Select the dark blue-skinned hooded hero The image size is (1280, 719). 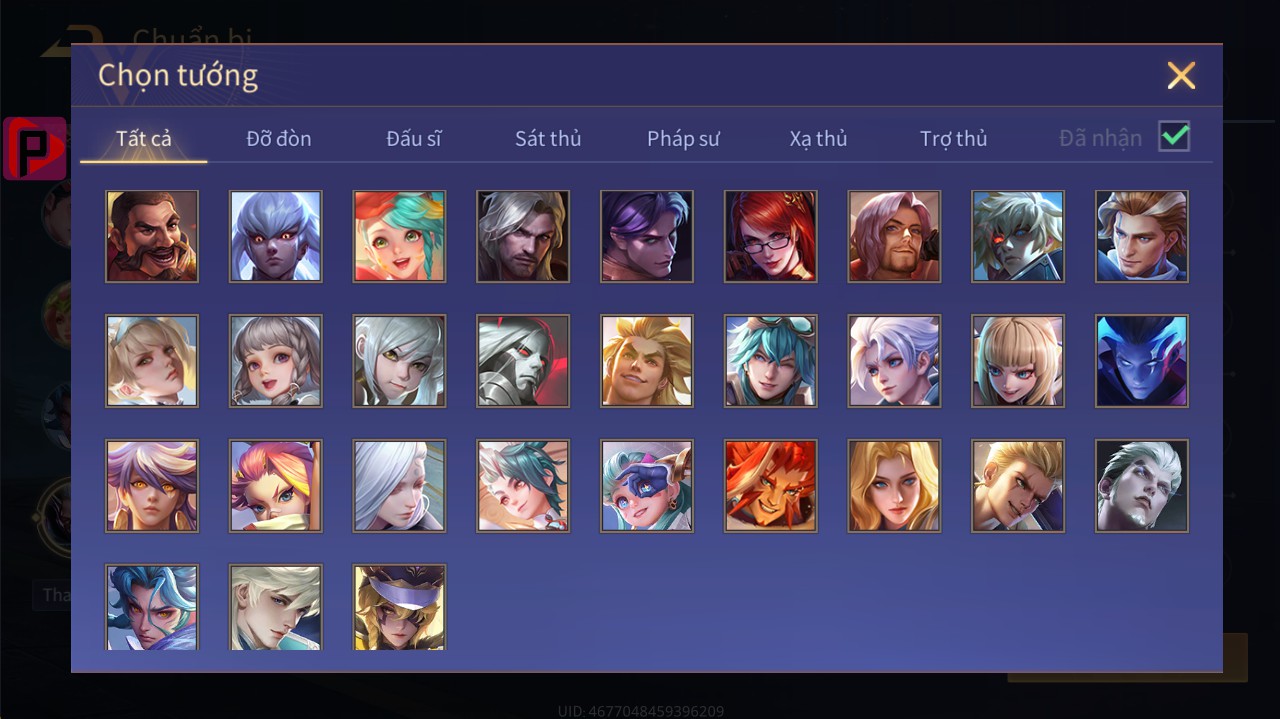tap(1141, 361)
